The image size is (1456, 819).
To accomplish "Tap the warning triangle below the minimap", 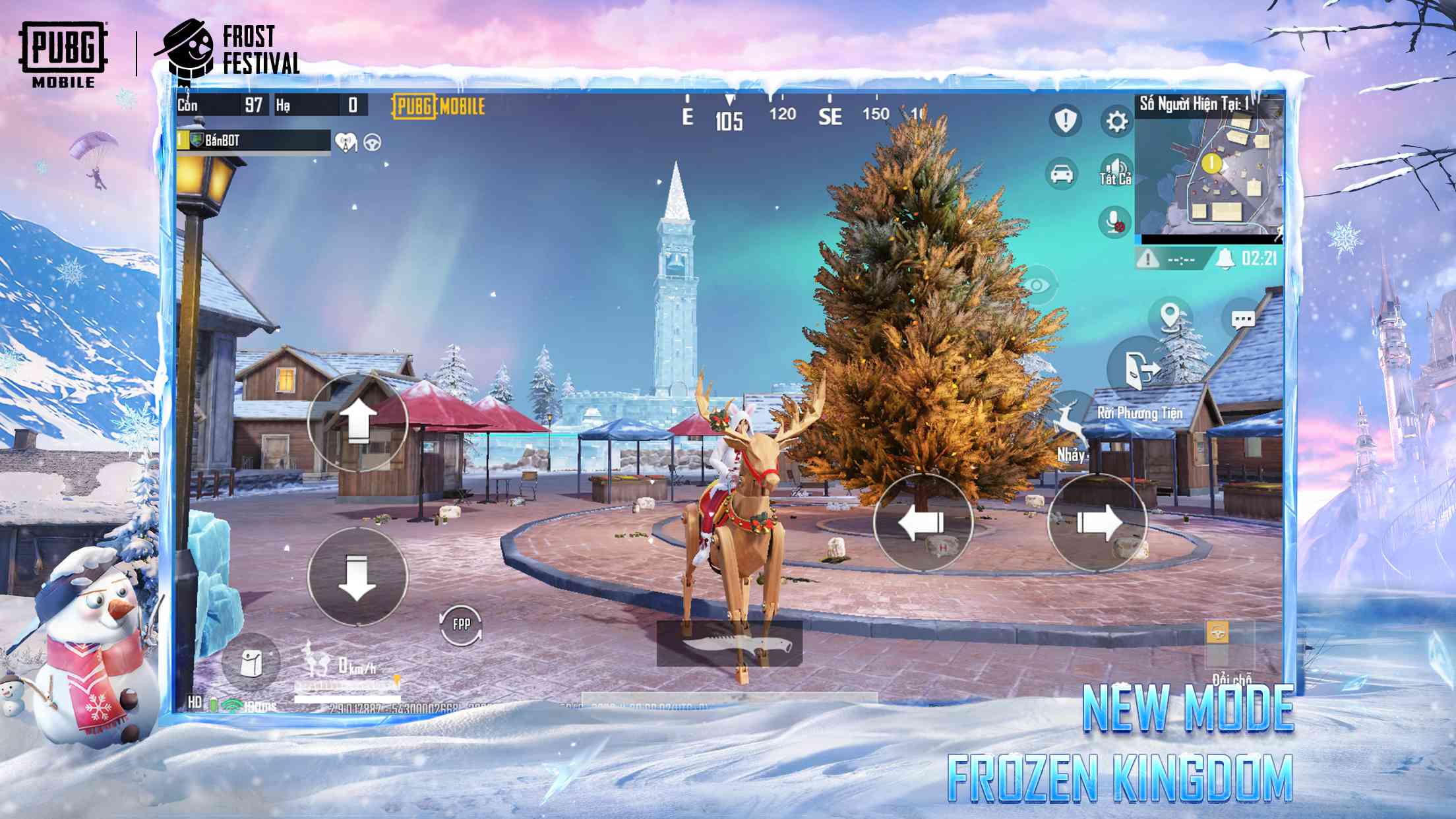I will [x=1147, y=260].
